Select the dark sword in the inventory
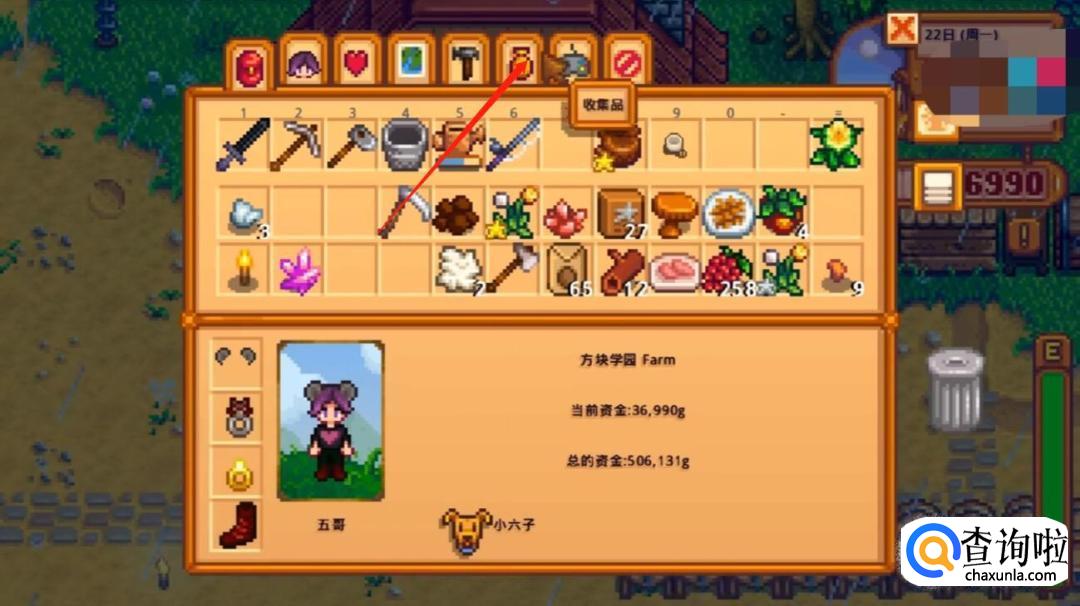Screen dimensions: 1080x606 pos(243,146)
